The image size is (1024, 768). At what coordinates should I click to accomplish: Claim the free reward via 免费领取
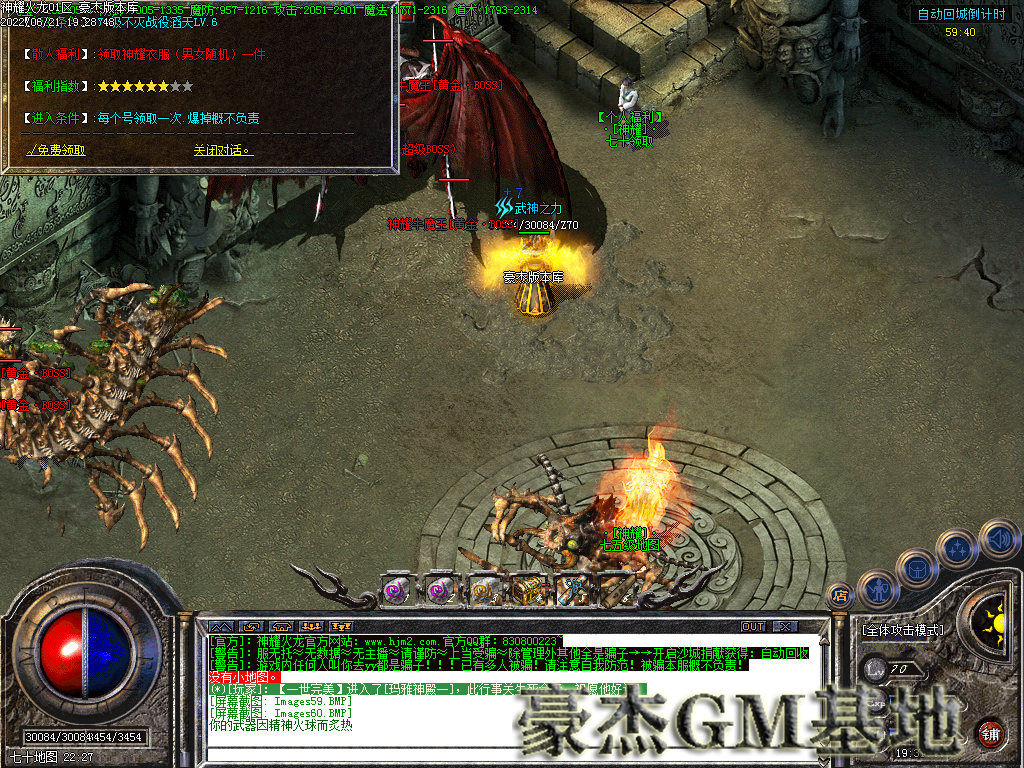point(57,151)
